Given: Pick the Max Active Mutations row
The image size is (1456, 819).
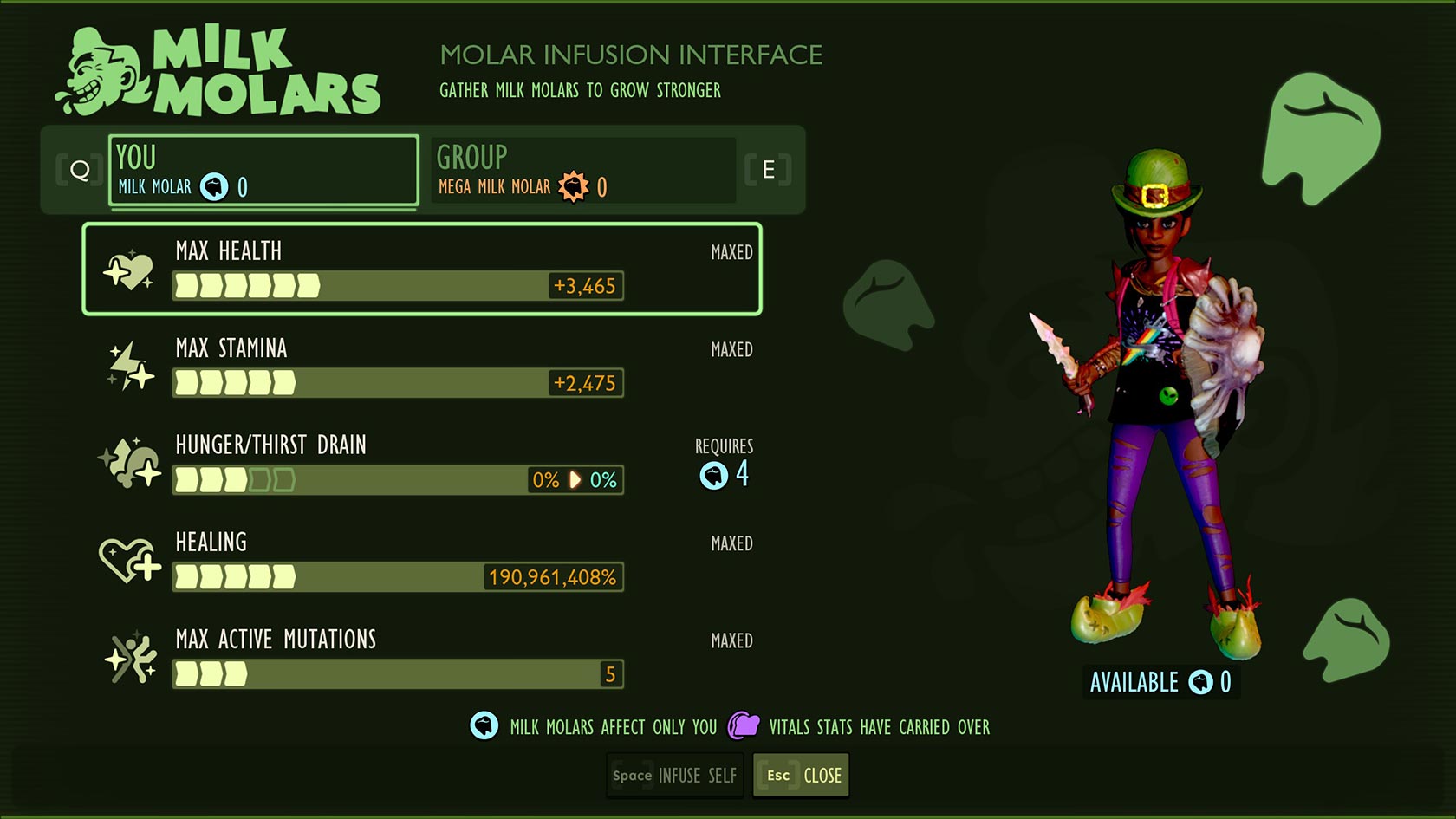Looking at the screenshot, I should [422, 657].
